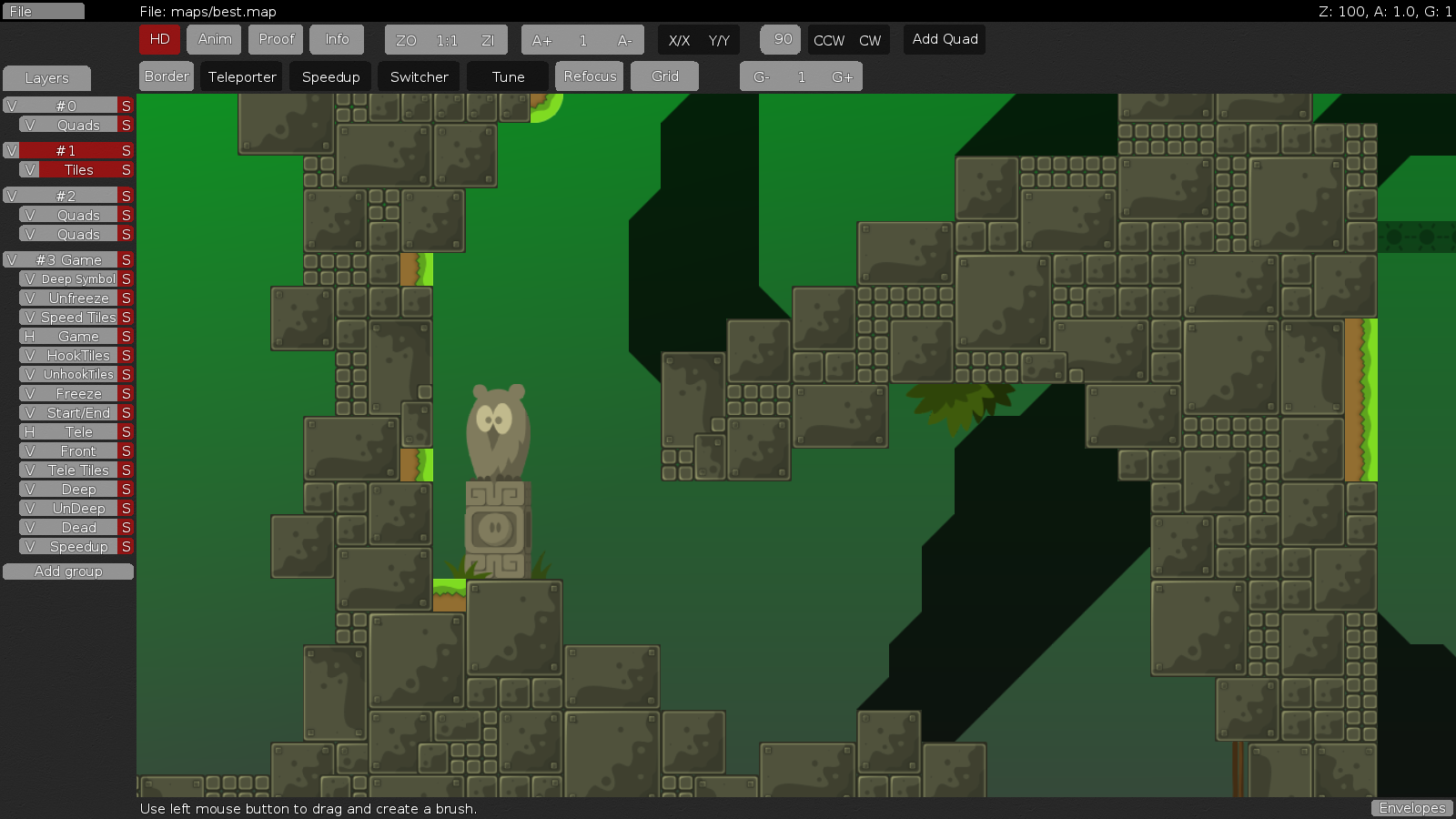Add a new layer group
Image resolution: width=1456 pixels, height=819 pixels.
pyautogui.click(x=68, y=571)
